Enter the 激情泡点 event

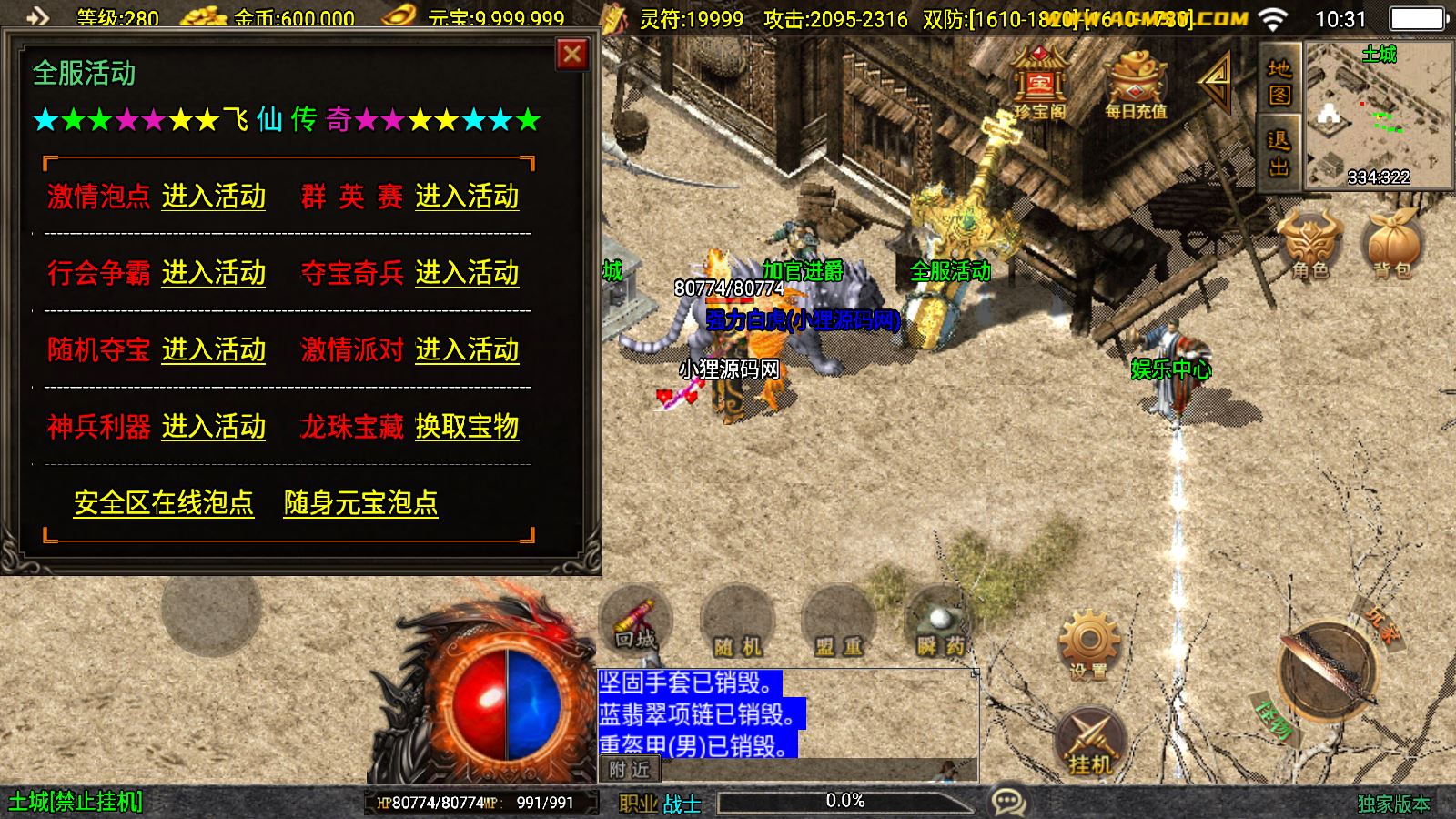pyautogui.click(x=214, y=197)
